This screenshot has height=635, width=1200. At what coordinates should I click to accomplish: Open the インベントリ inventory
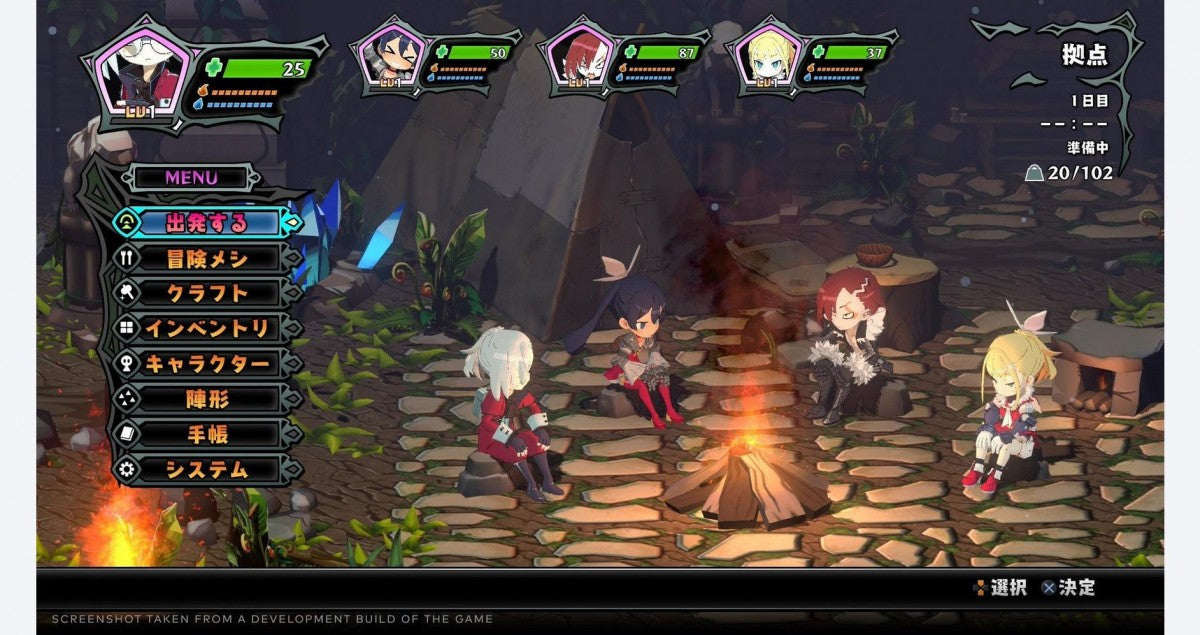pyautogui.click(x=207, y=328)
